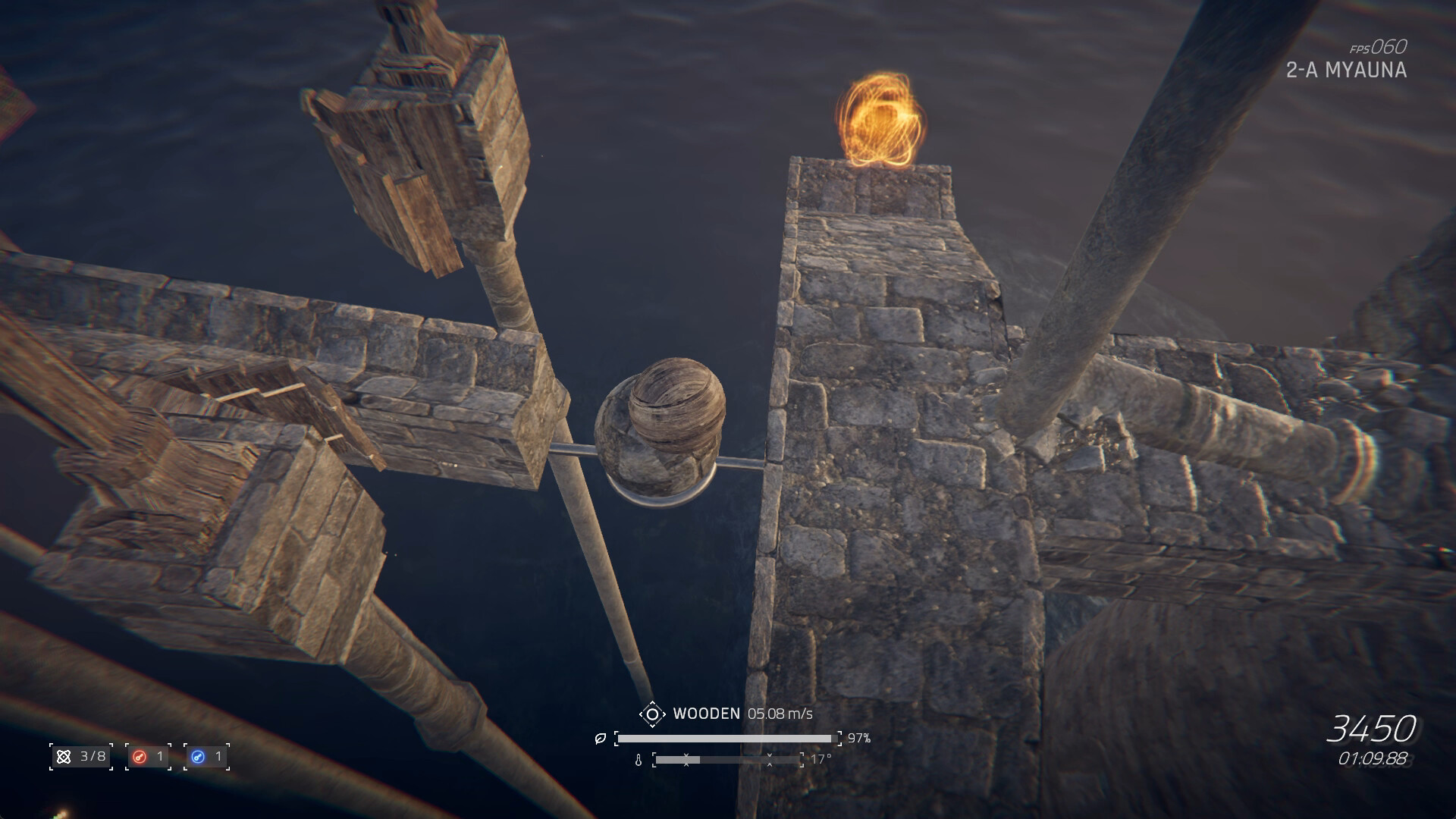Click the thermometer temperature icon
The height and width of the screenshot is (819, 1456).
[639, 760]
